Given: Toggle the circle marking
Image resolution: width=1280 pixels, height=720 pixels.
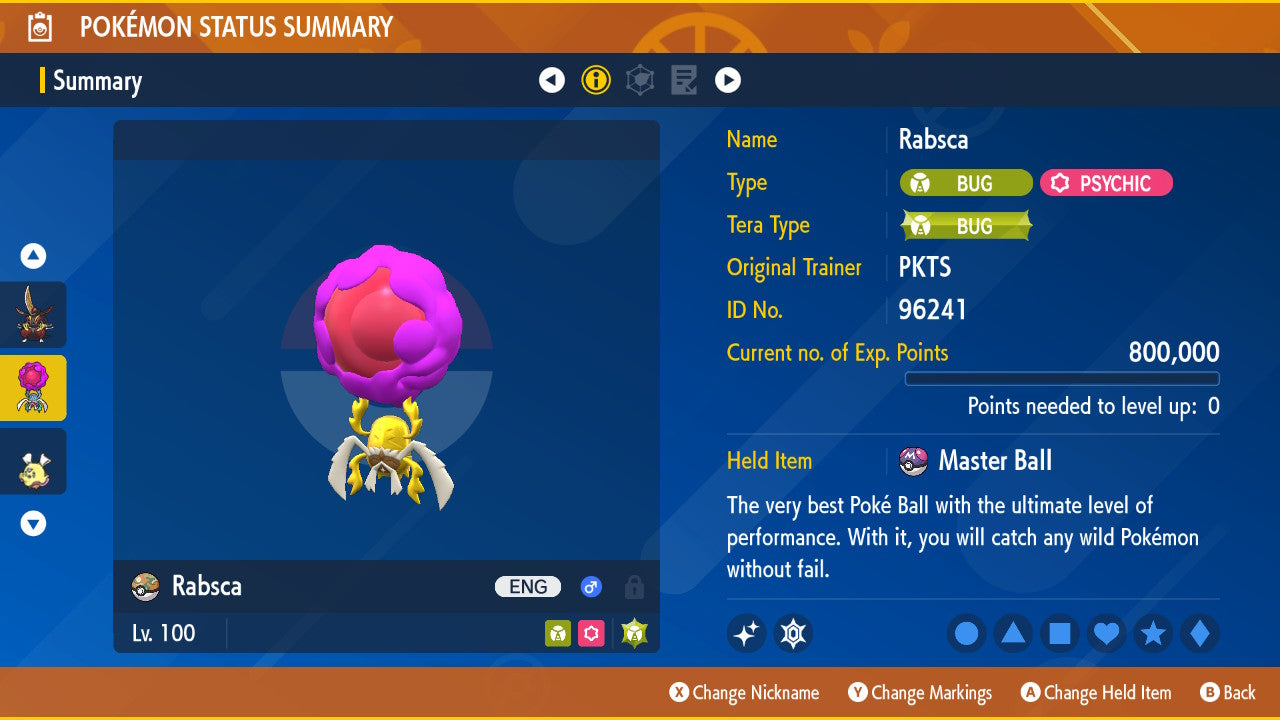Looking at the screenshot, I should pyautogui.click(x=967, y=633).
